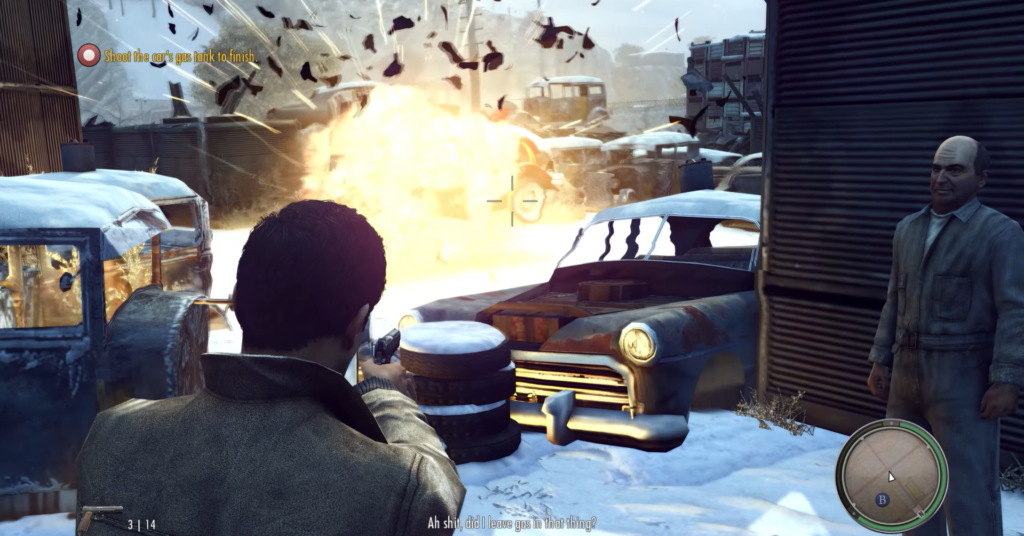Click the blue B marker on minimap
The width and height of the screenshot is (1024, 536).
pyautogui.click(x=882, y=499)
